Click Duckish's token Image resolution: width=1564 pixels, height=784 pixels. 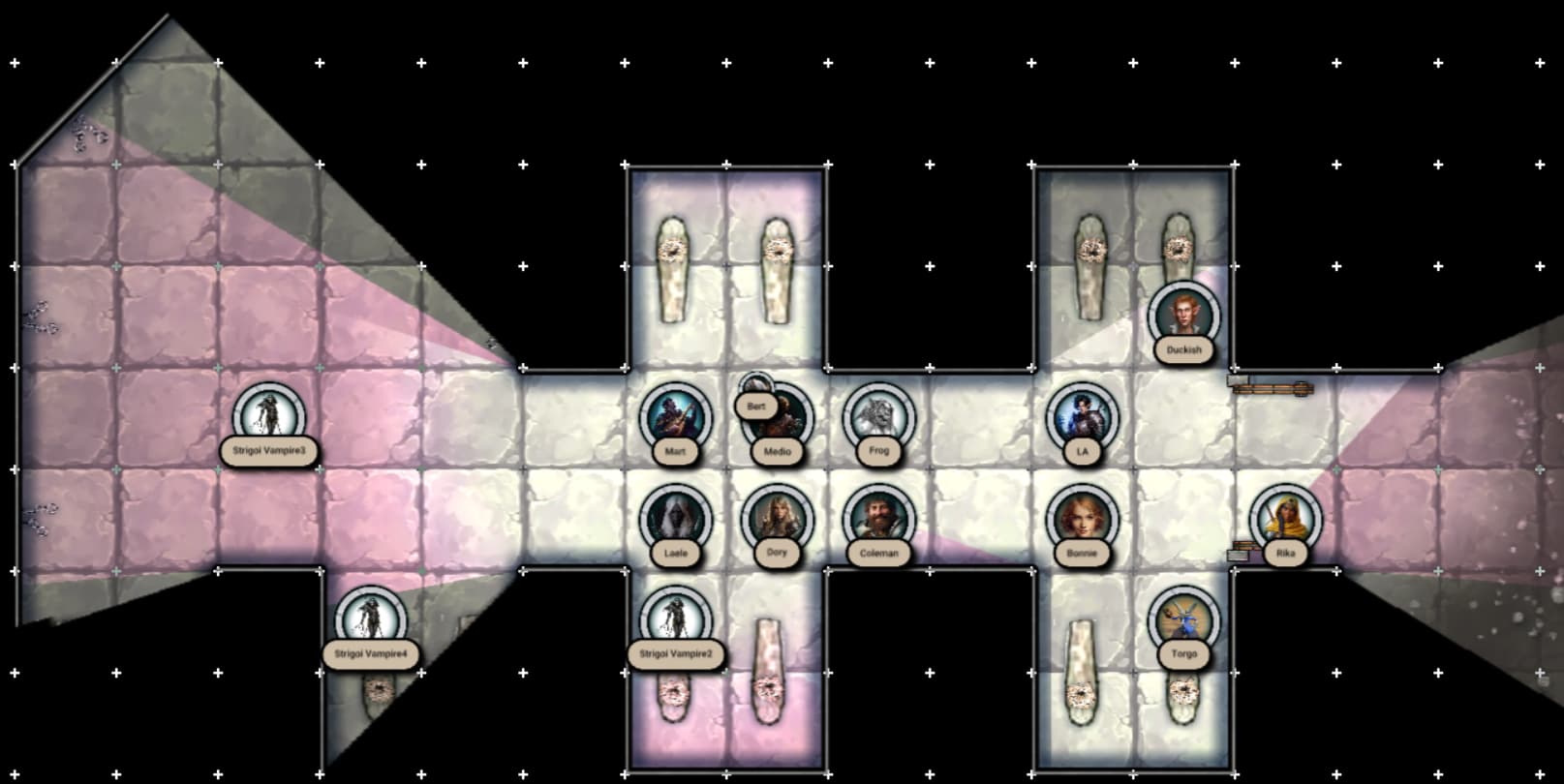[1183, 317]
